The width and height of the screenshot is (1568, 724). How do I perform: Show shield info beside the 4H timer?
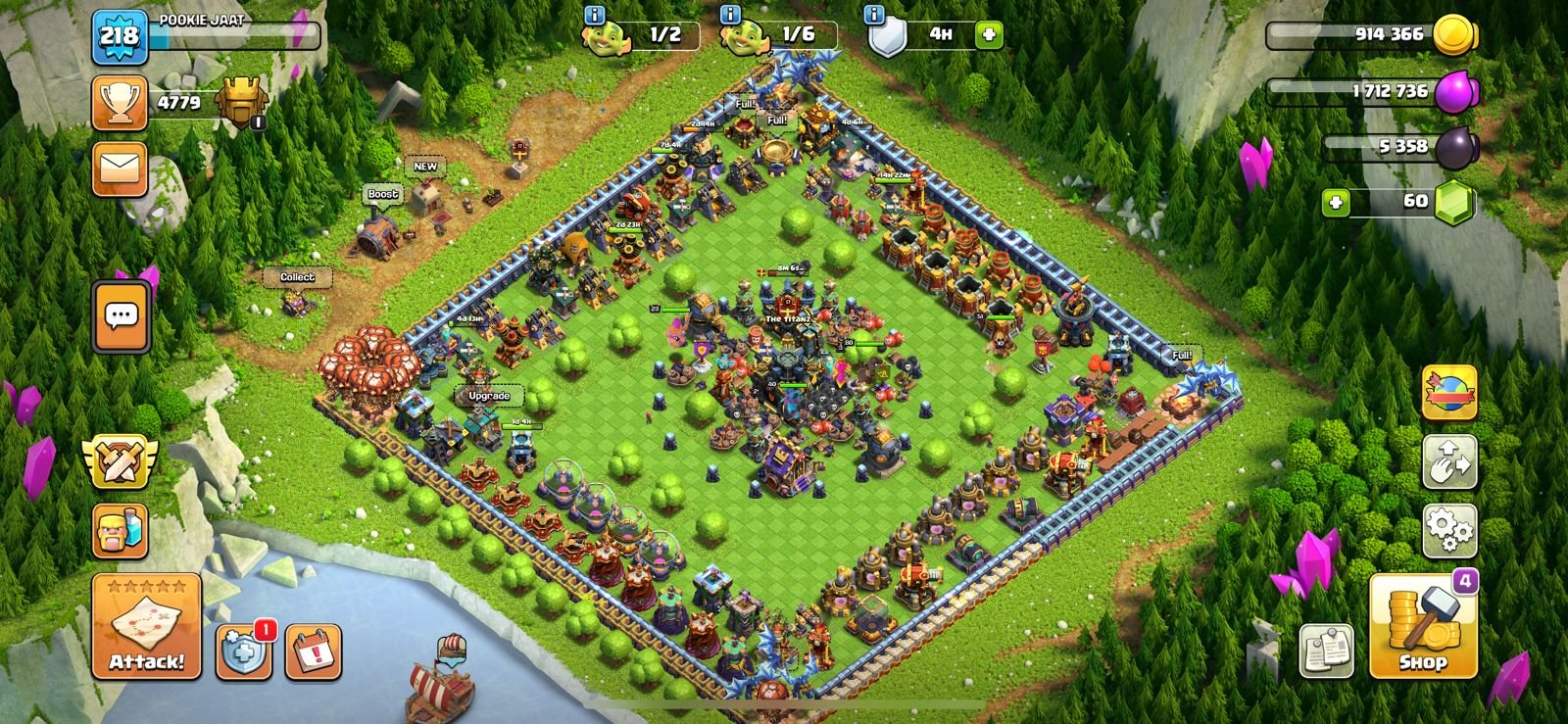(x=874, y=15)
